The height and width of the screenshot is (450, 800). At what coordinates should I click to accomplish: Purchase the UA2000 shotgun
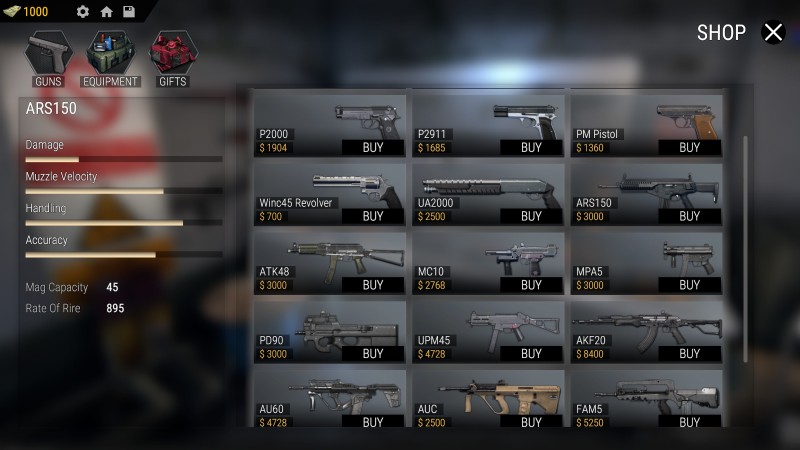(531, 216)
